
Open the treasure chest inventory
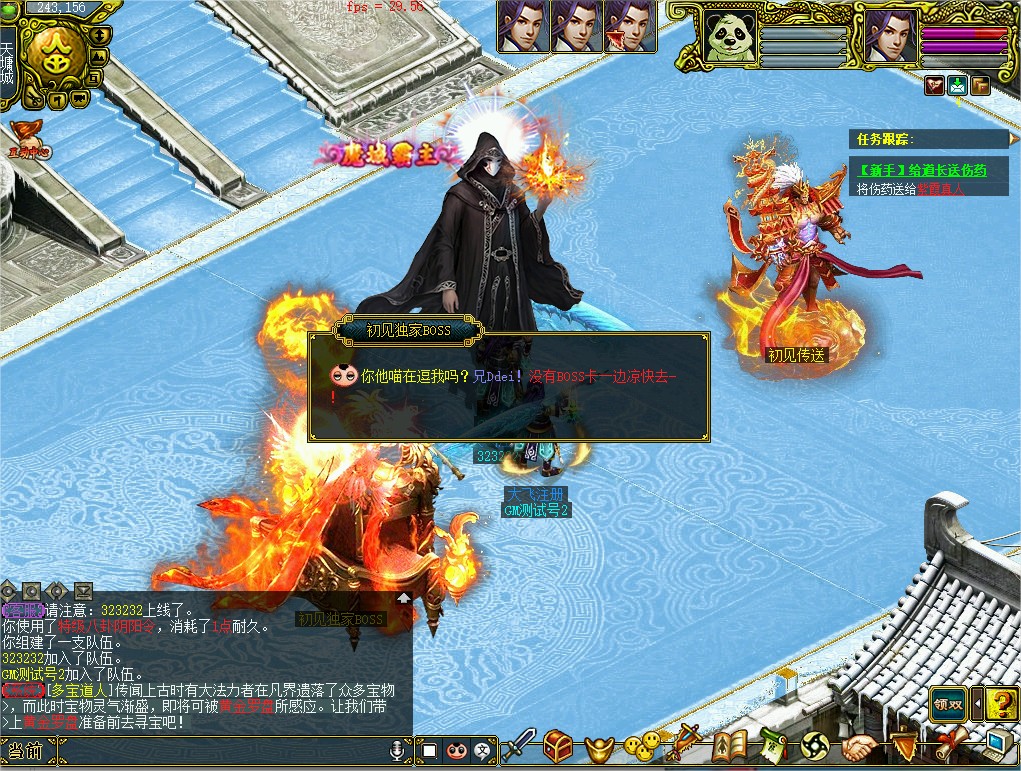(558, 745)
